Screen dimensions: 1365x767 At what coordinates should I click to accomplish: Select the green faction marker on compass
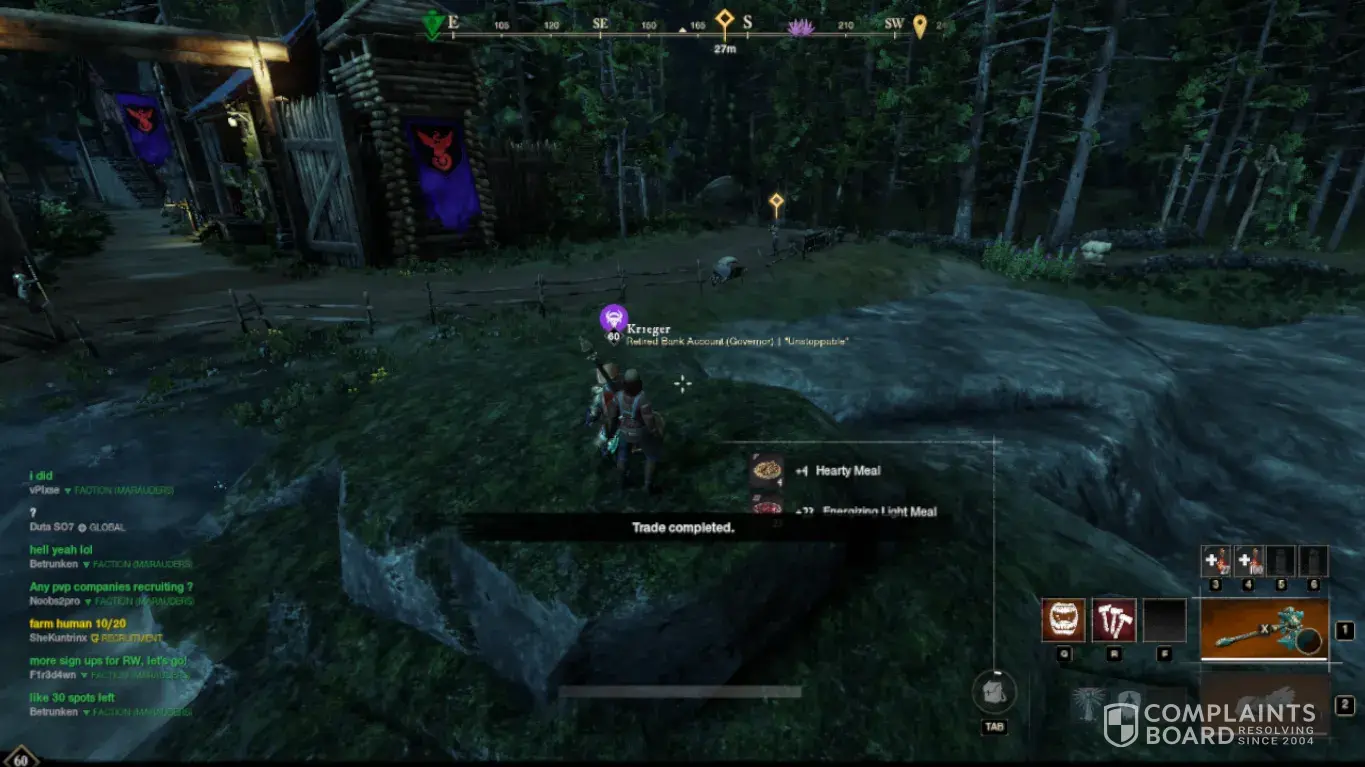(432, 25)
